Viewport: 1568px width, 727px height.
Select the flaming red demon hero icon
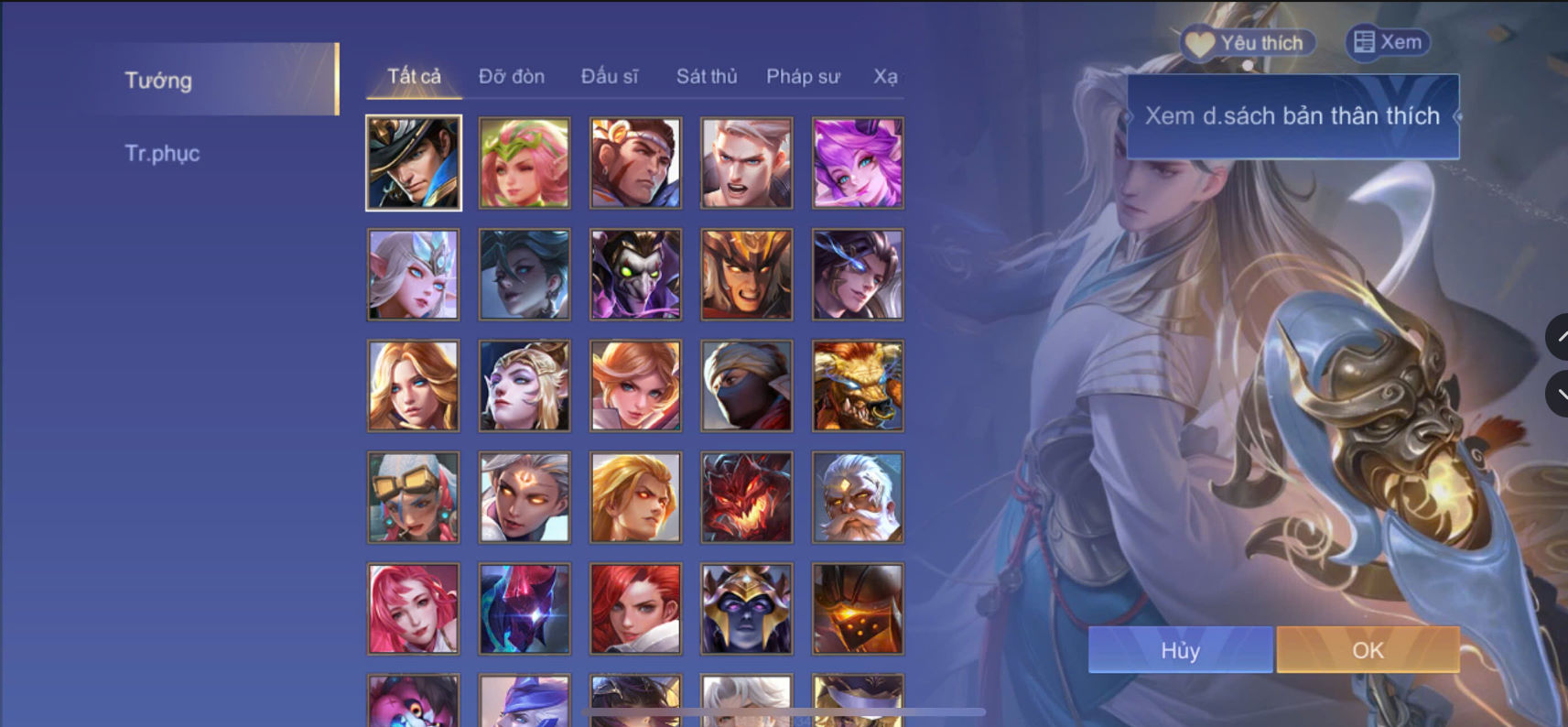tap(746, 496)
